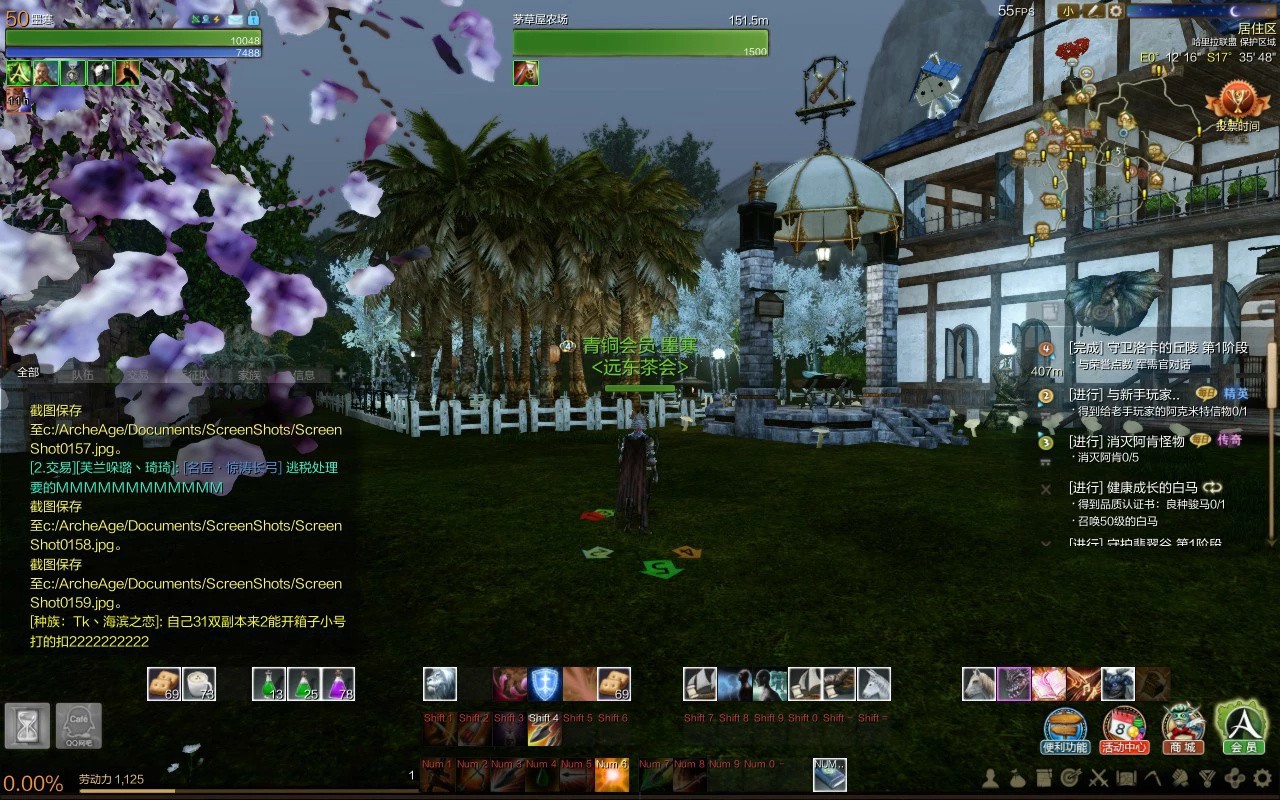Click the QQ网吧 Café button
Screen dimensions: 1280x800
click(x=78, y=726)
